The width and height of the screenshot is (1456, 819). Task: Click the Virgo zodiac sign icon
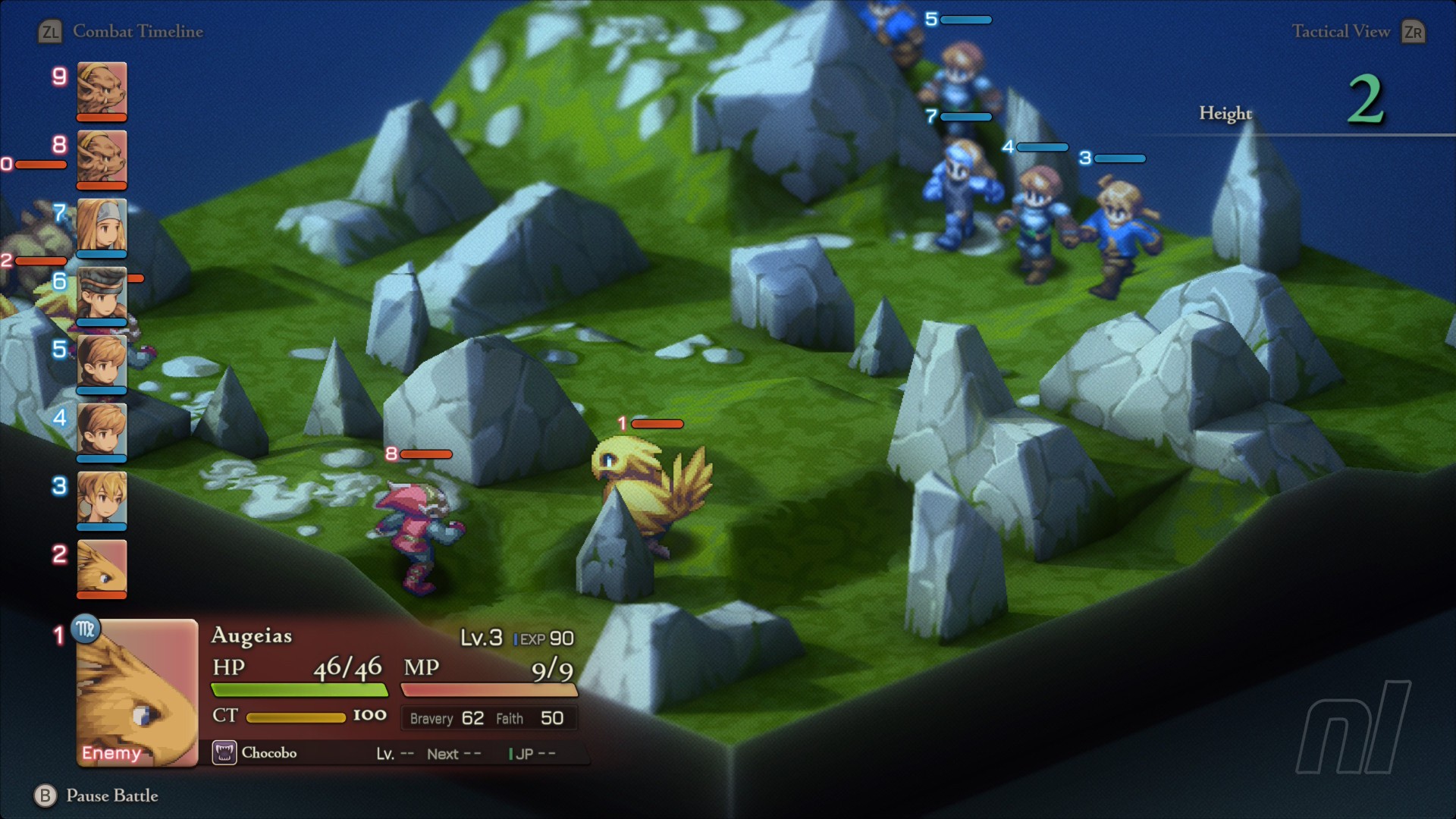(86, 629)
